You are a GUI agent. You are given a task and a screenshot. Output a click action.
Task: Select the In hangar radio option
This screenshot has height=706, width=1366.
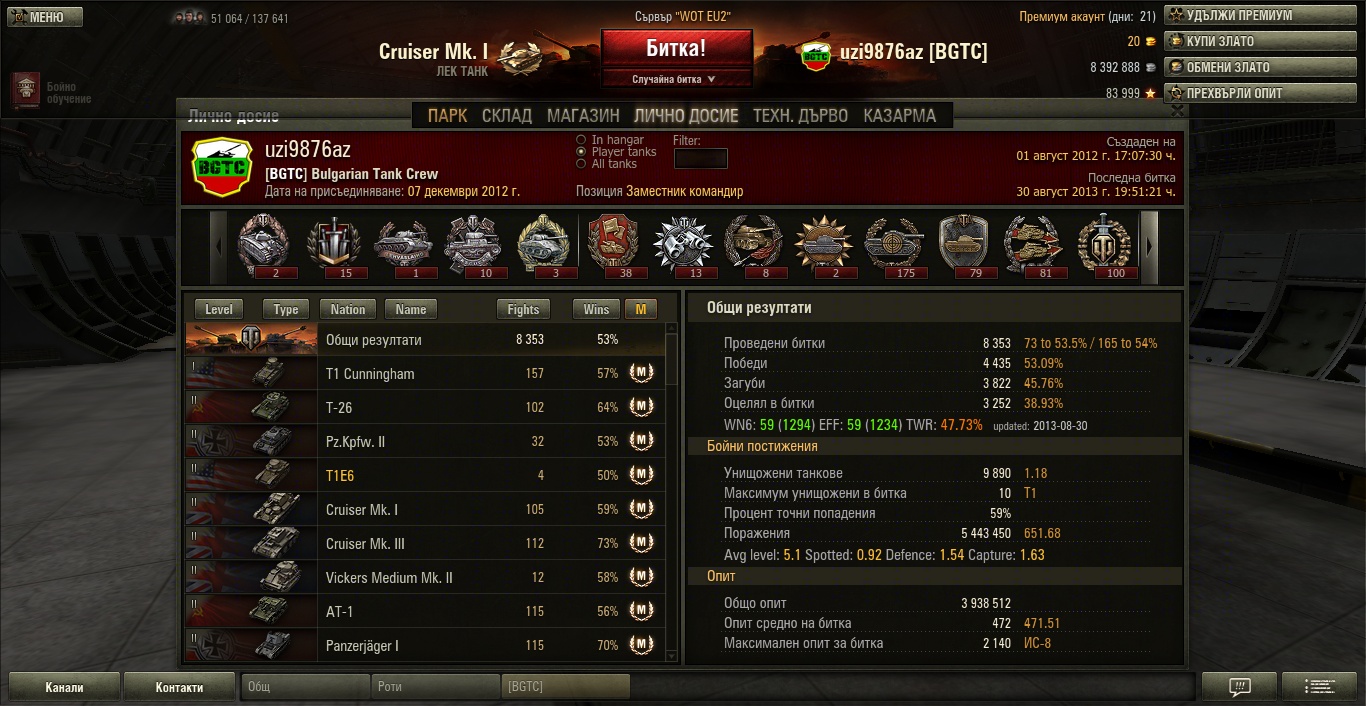click(582, 140)
